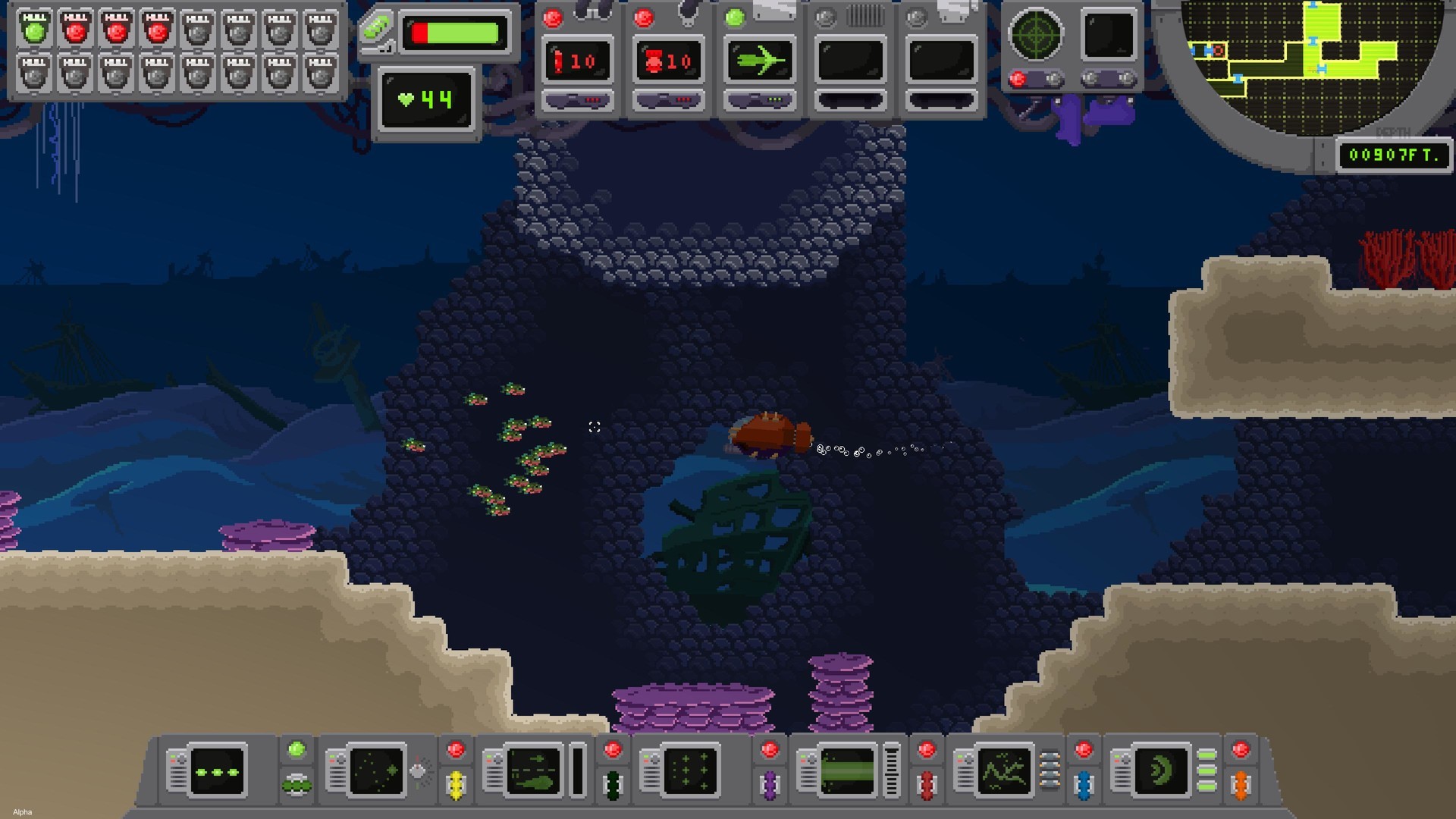Activate the green fish harpoon weapon slot
The image size is (1456, 819).
pos(759,61)
